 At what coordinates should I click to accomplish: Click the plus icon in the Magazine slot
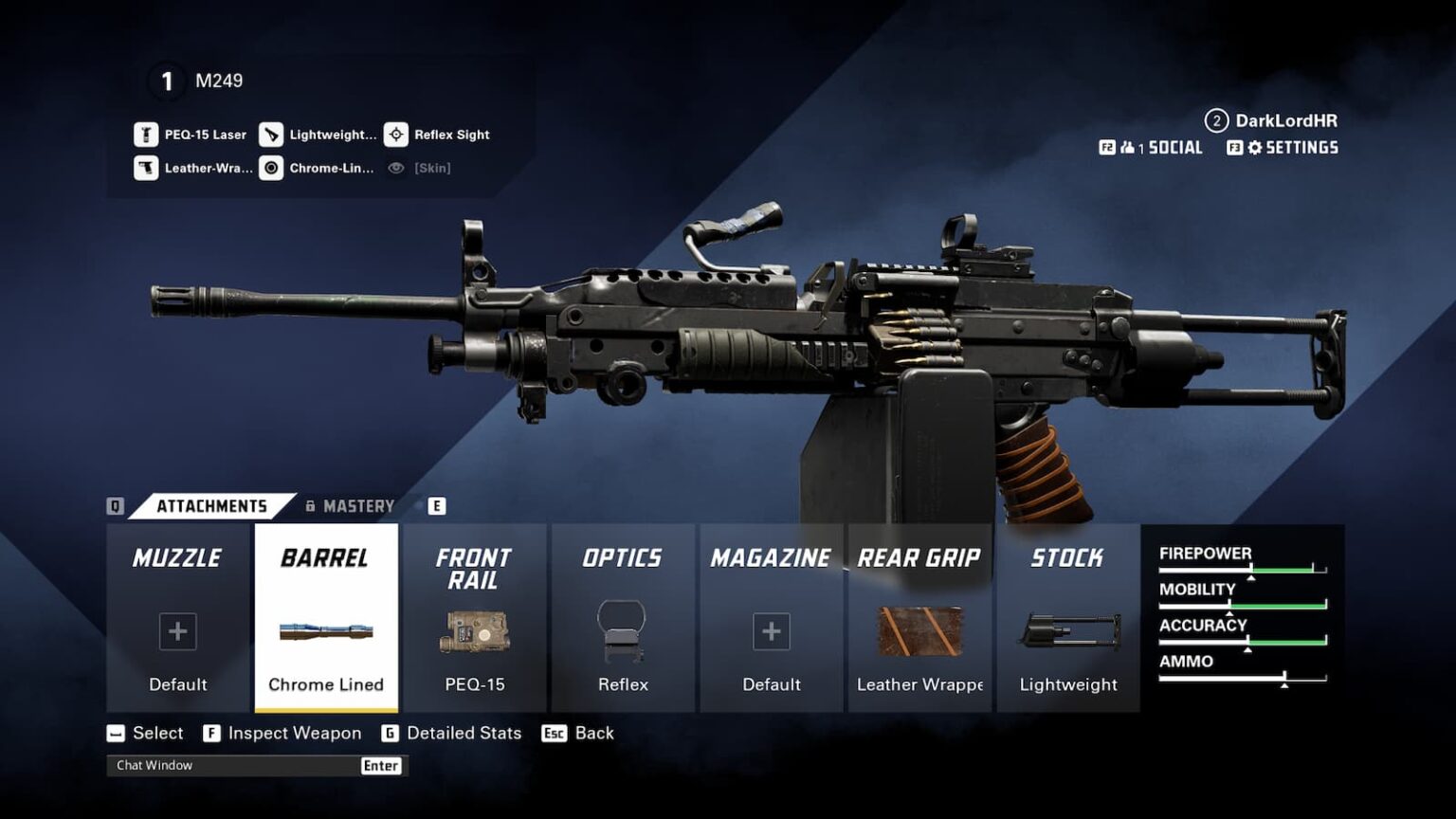tap(771, 630)
